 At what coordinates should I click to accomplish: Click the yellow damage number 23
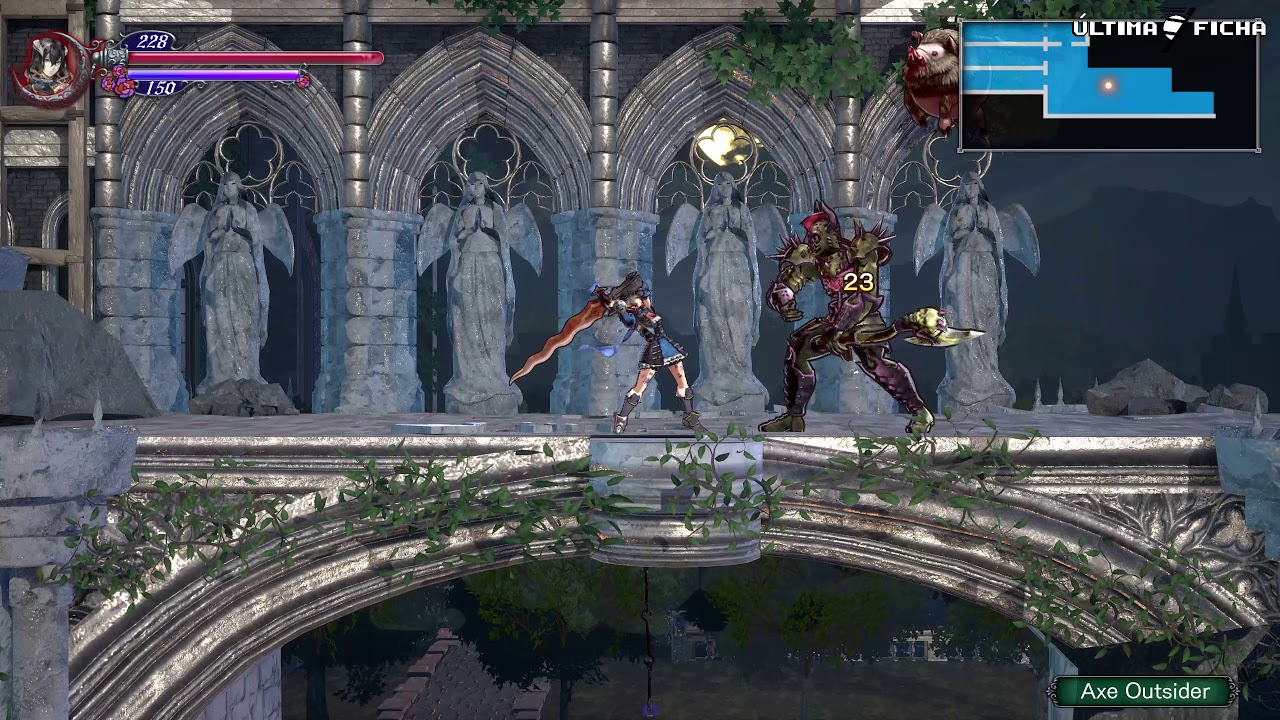858,281
